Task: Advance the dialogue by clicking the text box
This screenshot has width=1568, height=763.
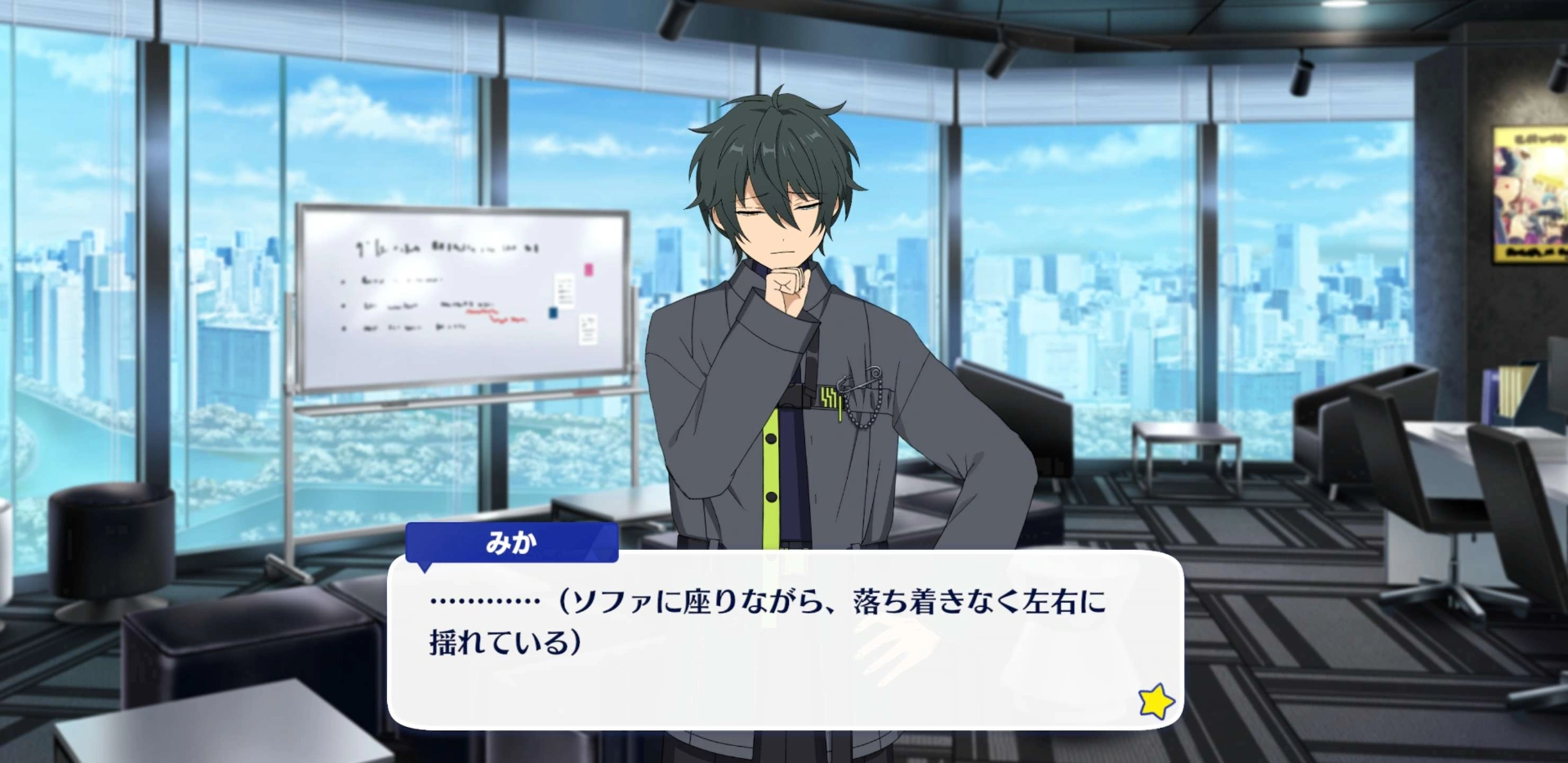Action: pos(784,639)
